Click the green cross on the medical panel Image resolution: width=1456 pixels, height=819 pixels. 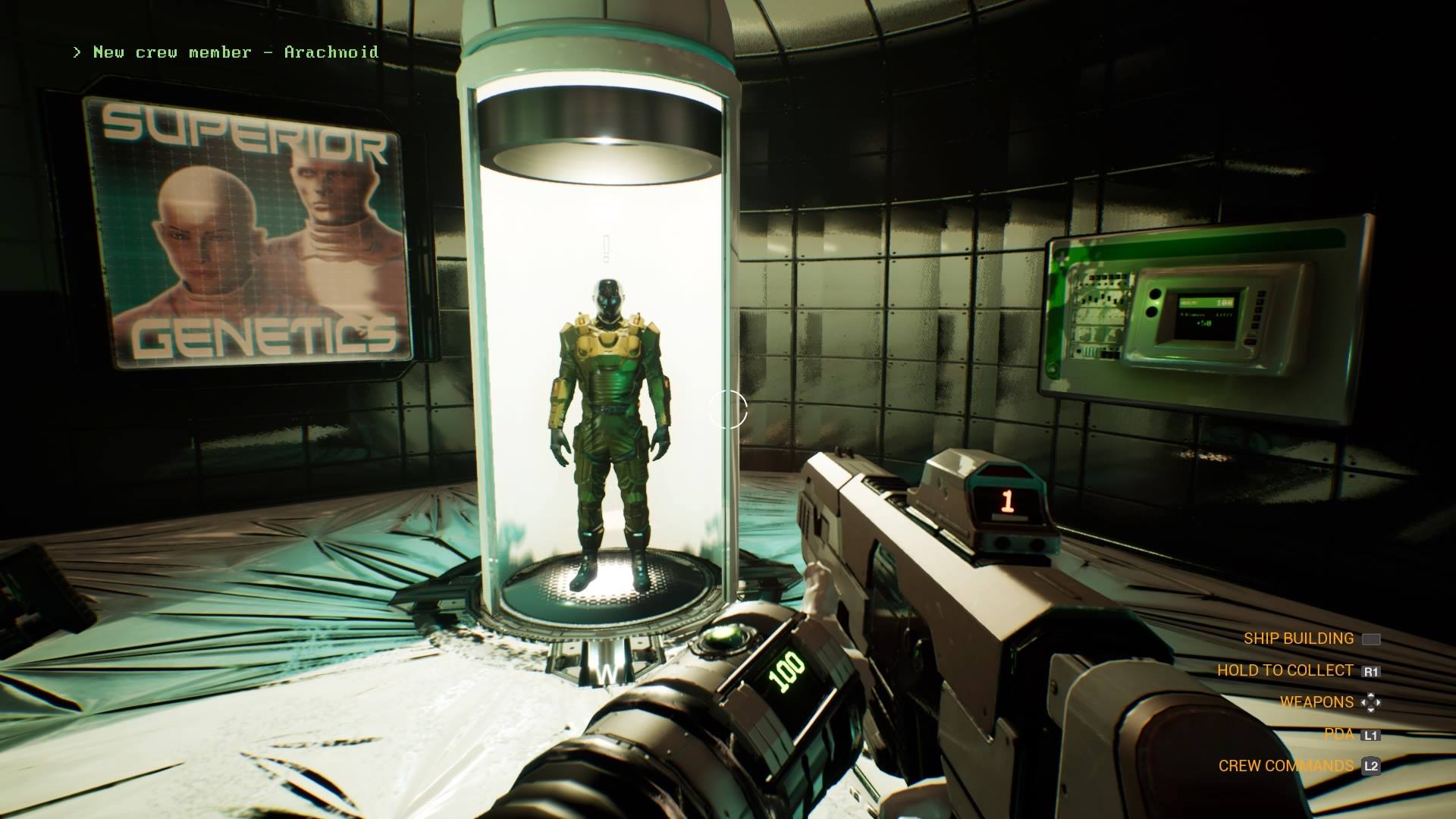pyautogui.click(x=1062, y=258)
